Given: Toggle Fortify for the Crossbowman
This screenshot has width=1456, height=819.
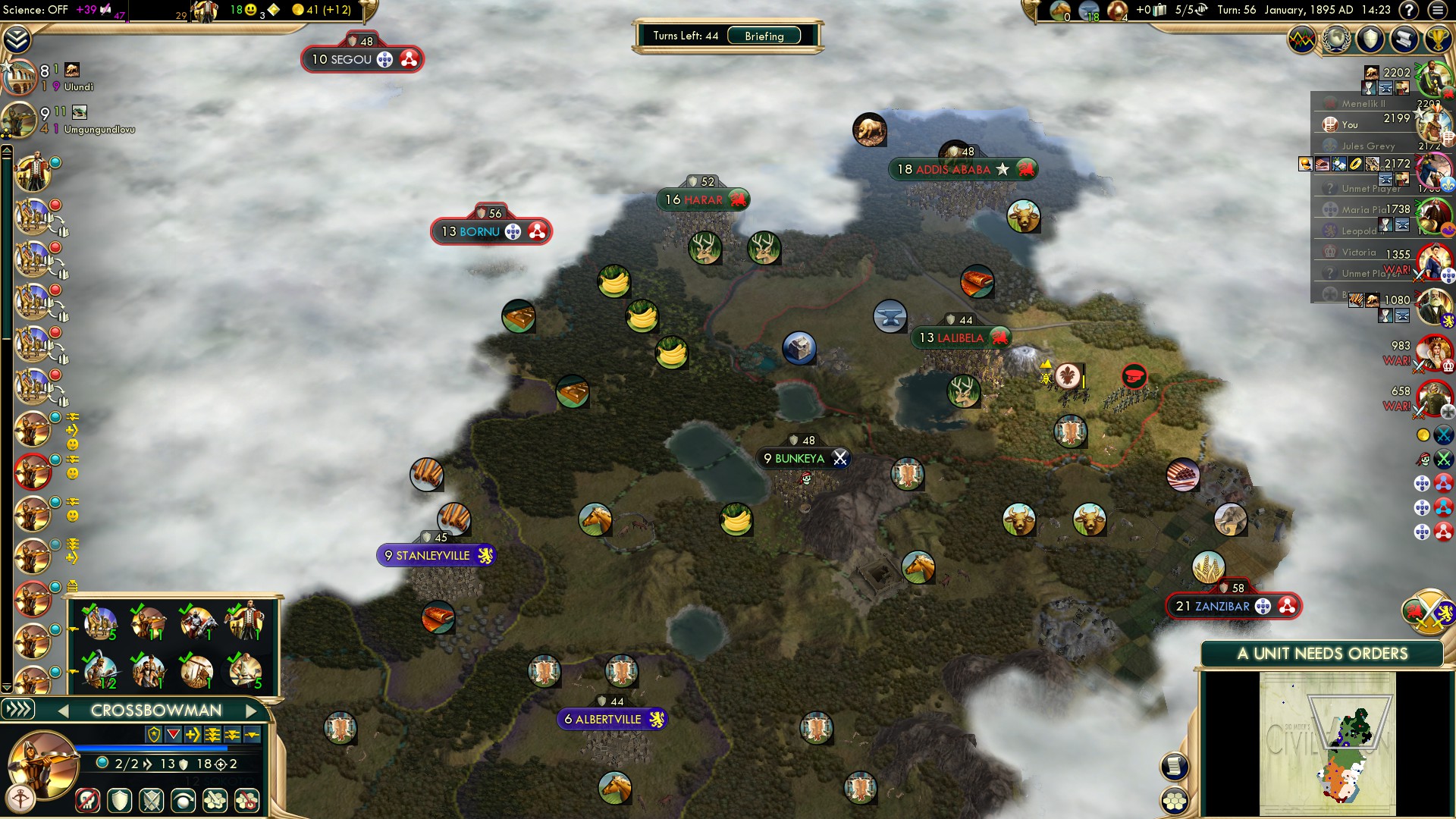Looking at the screenshot, I should tap(119, 801).
